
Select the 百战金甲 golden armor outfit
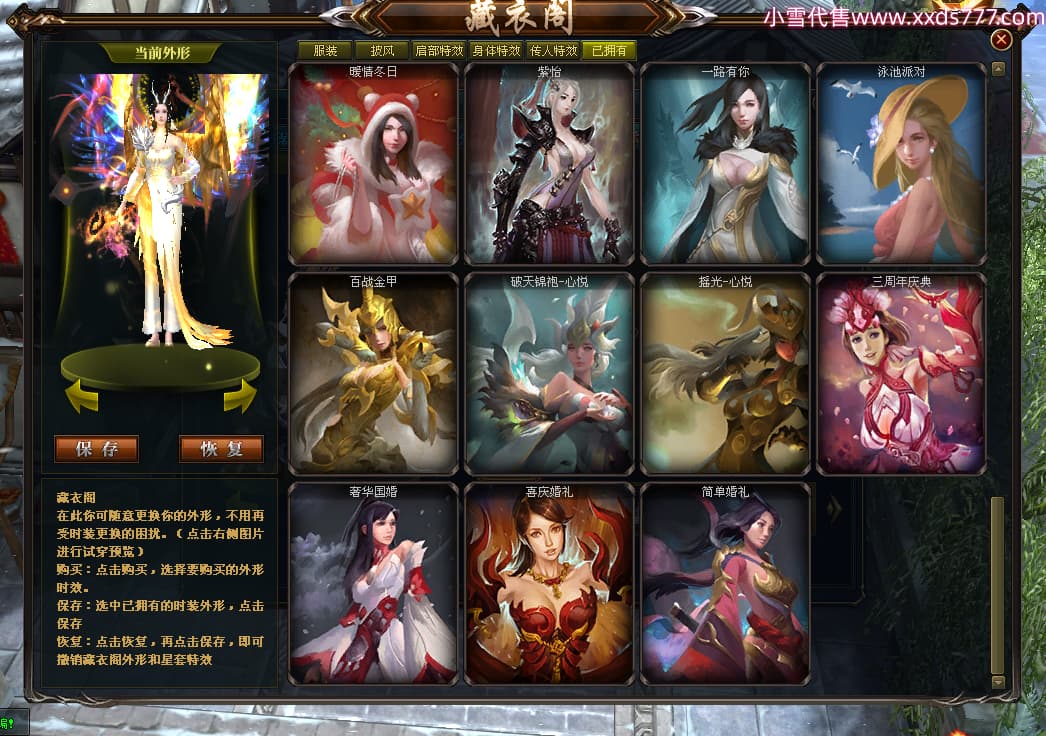click(x=373, y=374)
